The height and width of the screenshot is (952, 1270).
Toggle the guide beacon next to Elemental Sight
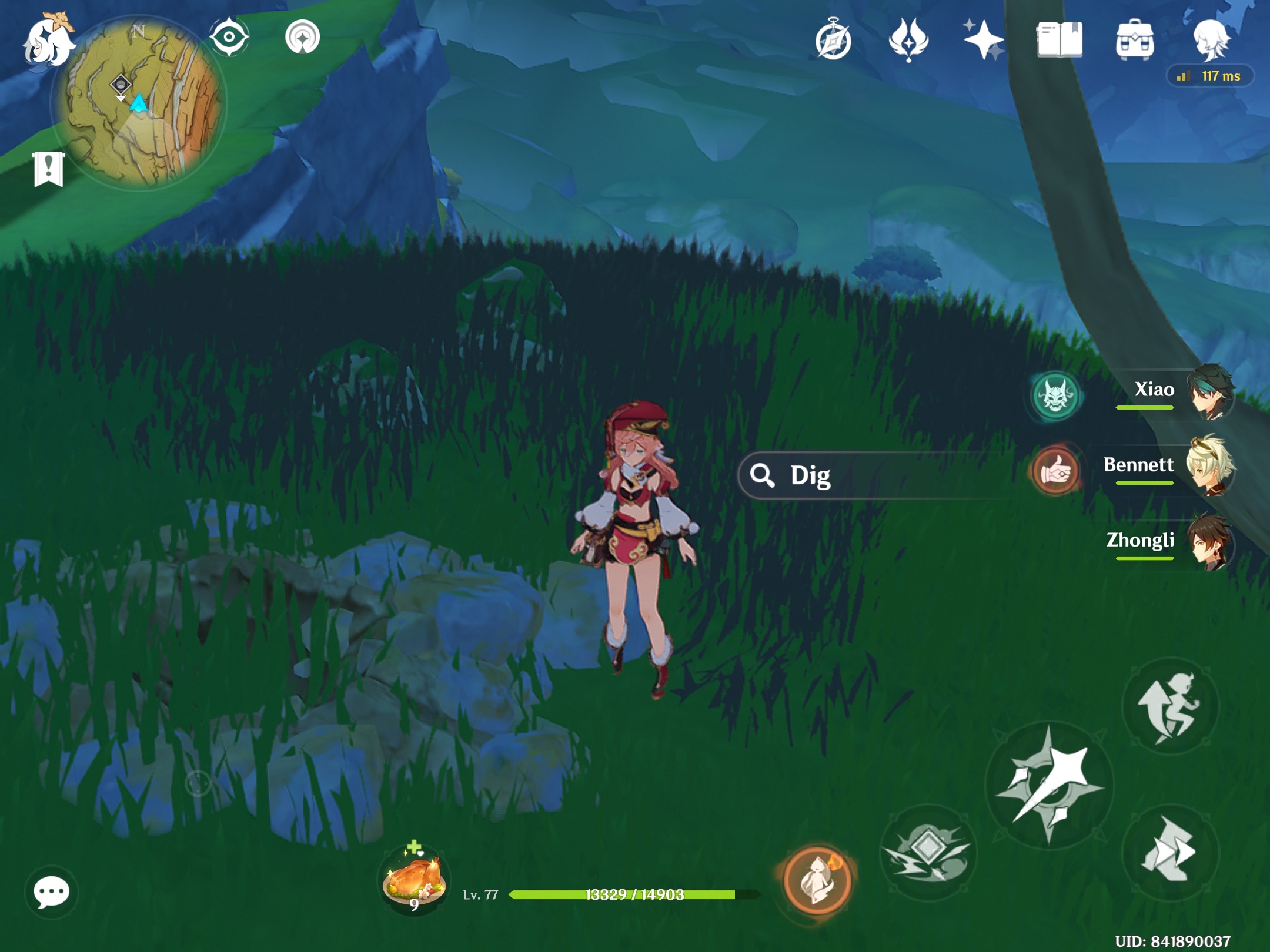pyautogui.click(x=303, y=35)
